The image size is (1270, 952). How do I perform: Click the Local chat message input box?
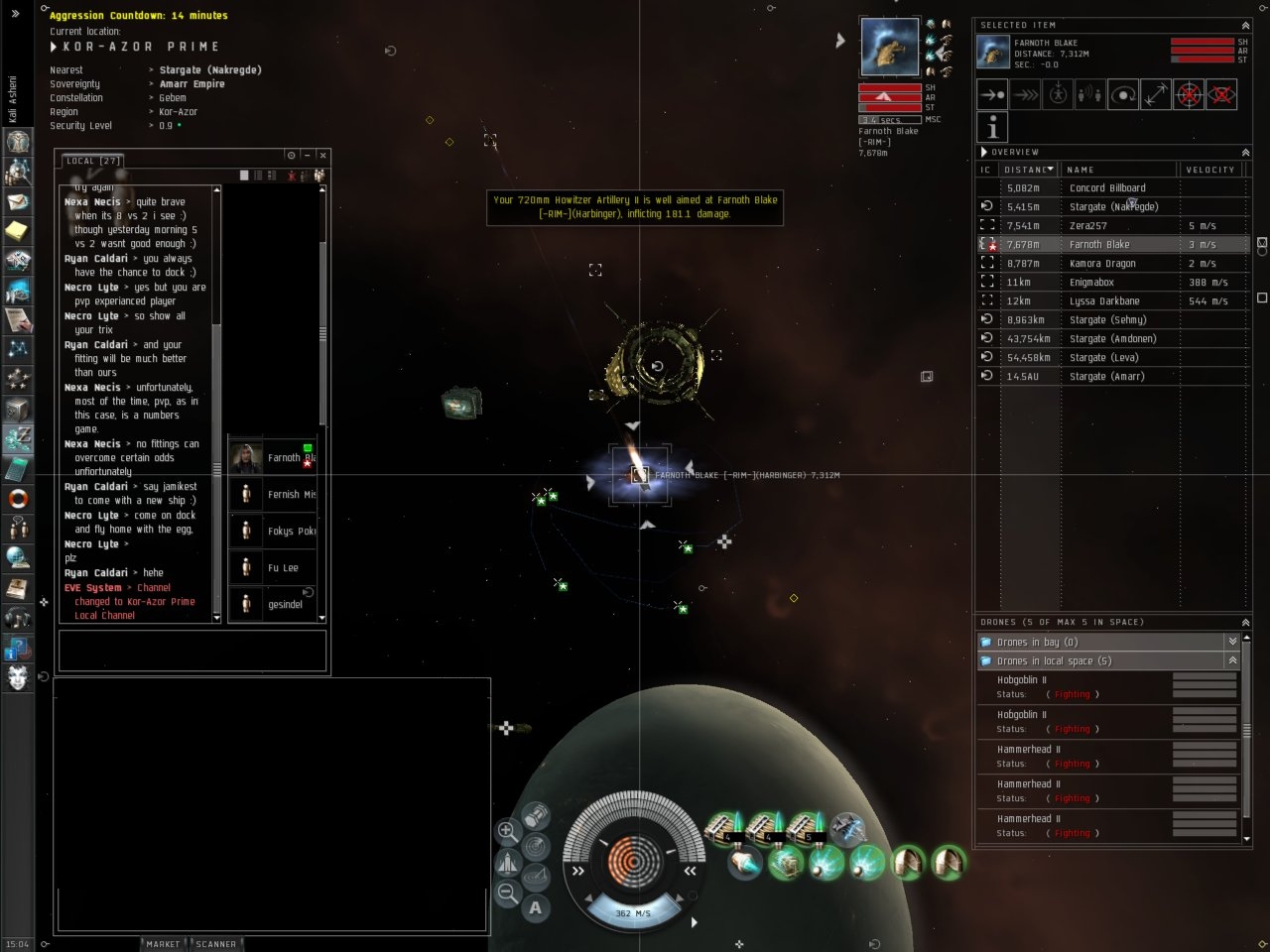click(x=192, y=651)
